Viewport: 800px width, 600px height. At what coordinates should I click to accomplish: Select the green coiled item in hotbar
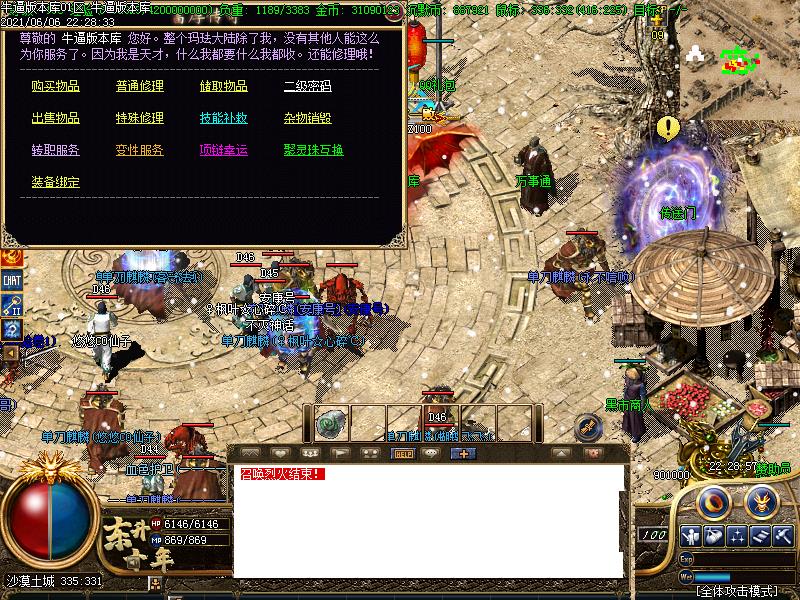pos(332,423)
